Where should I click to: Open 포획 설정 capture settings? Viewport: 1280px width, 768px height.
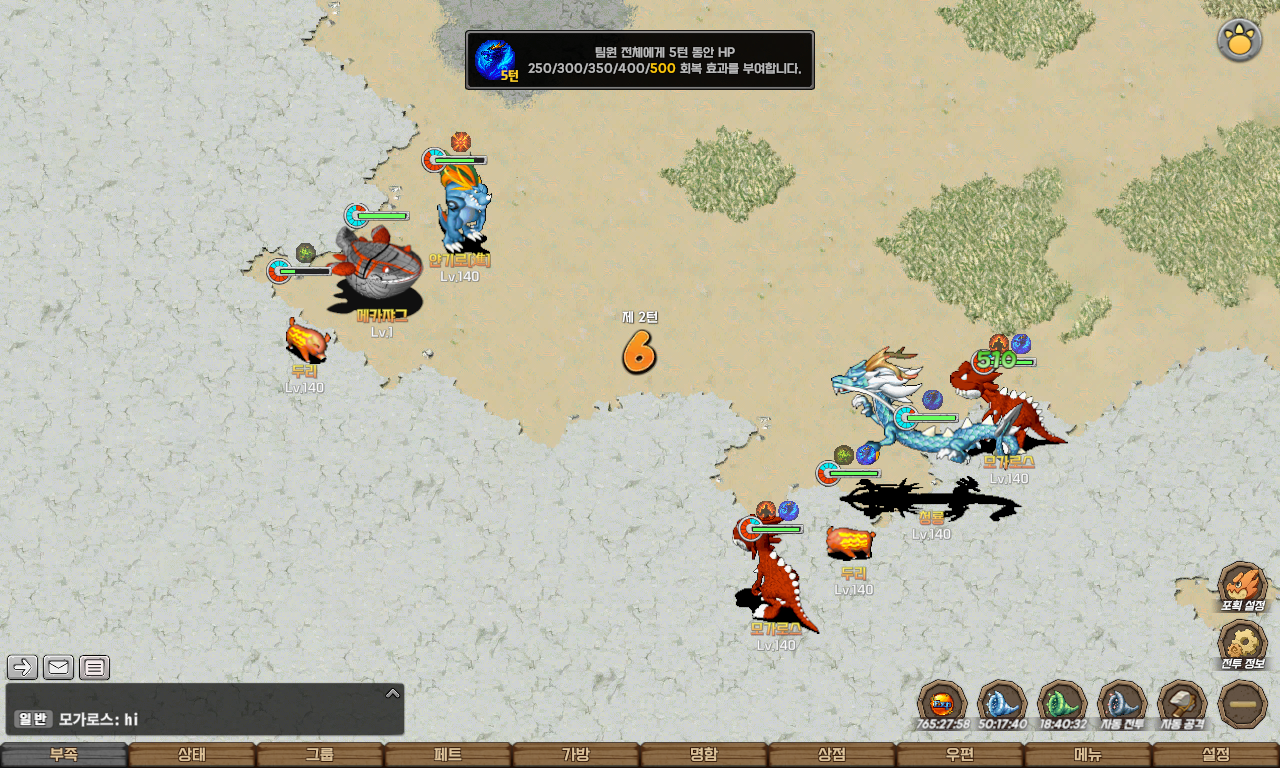tap(1243, 586)
